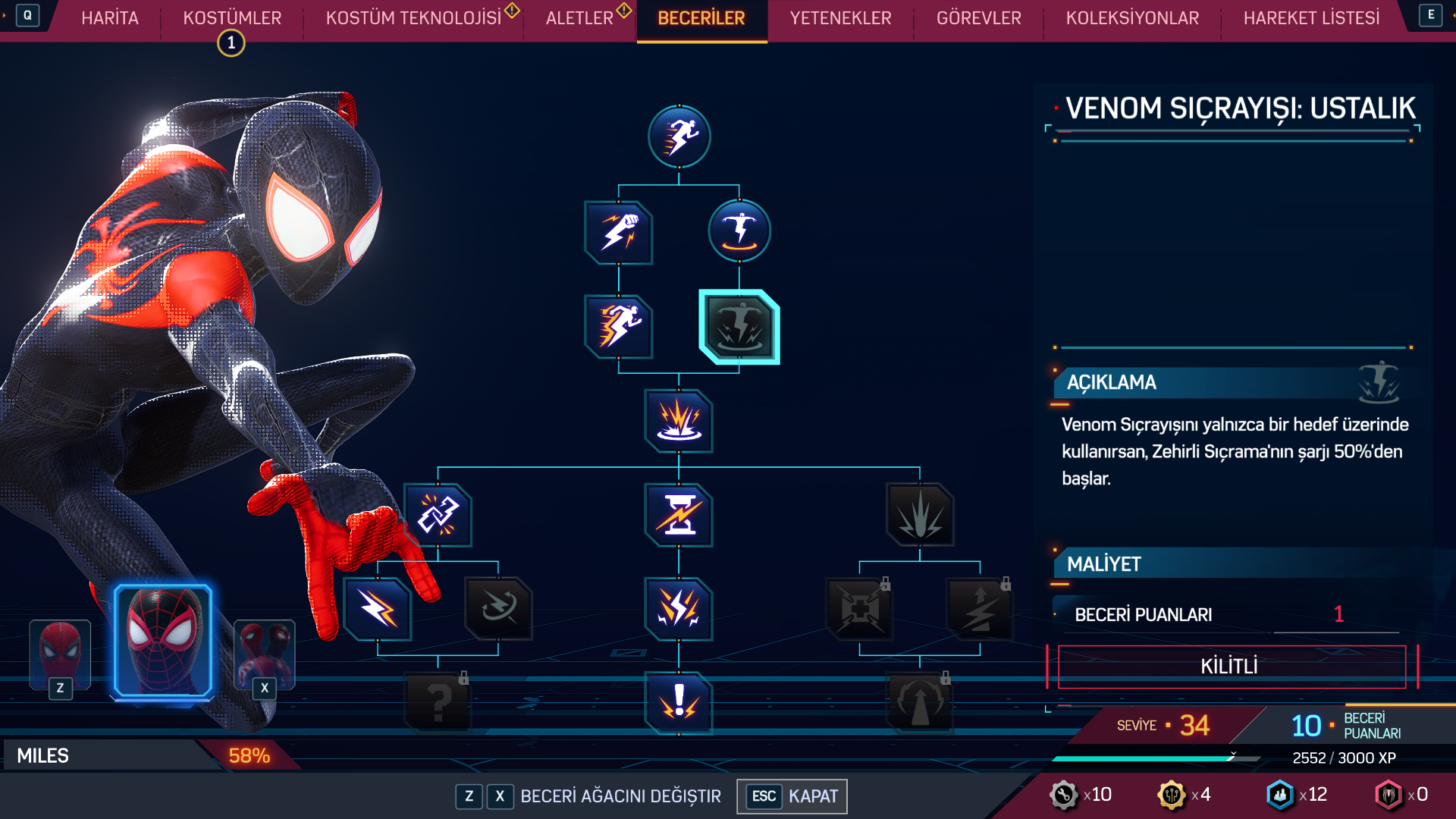This screenshot has height=819, width=1456.
Task: Select the Aletler tab
Action: [579, 18]
